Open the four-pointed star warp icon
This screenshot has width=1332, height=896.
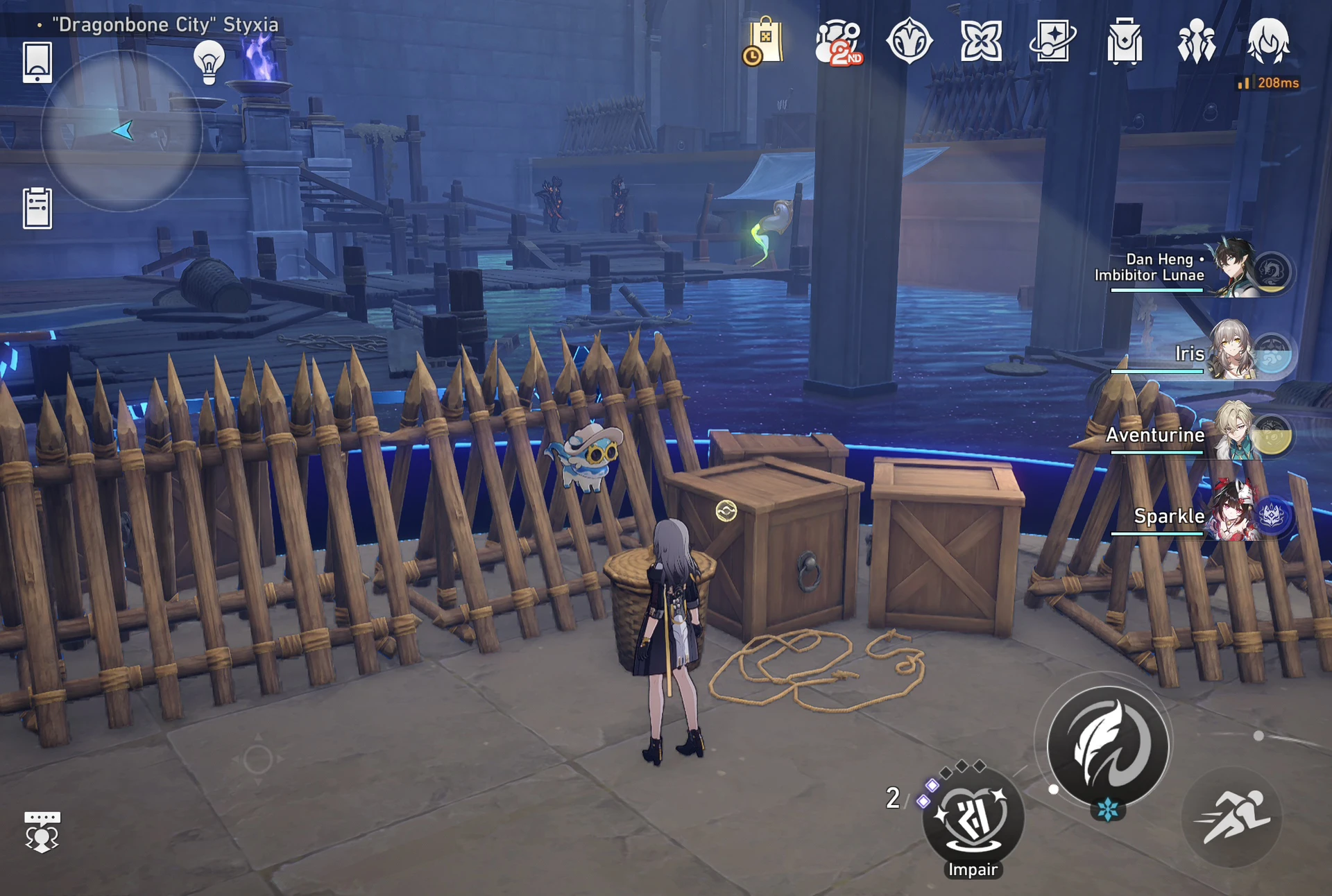(981, 42)
